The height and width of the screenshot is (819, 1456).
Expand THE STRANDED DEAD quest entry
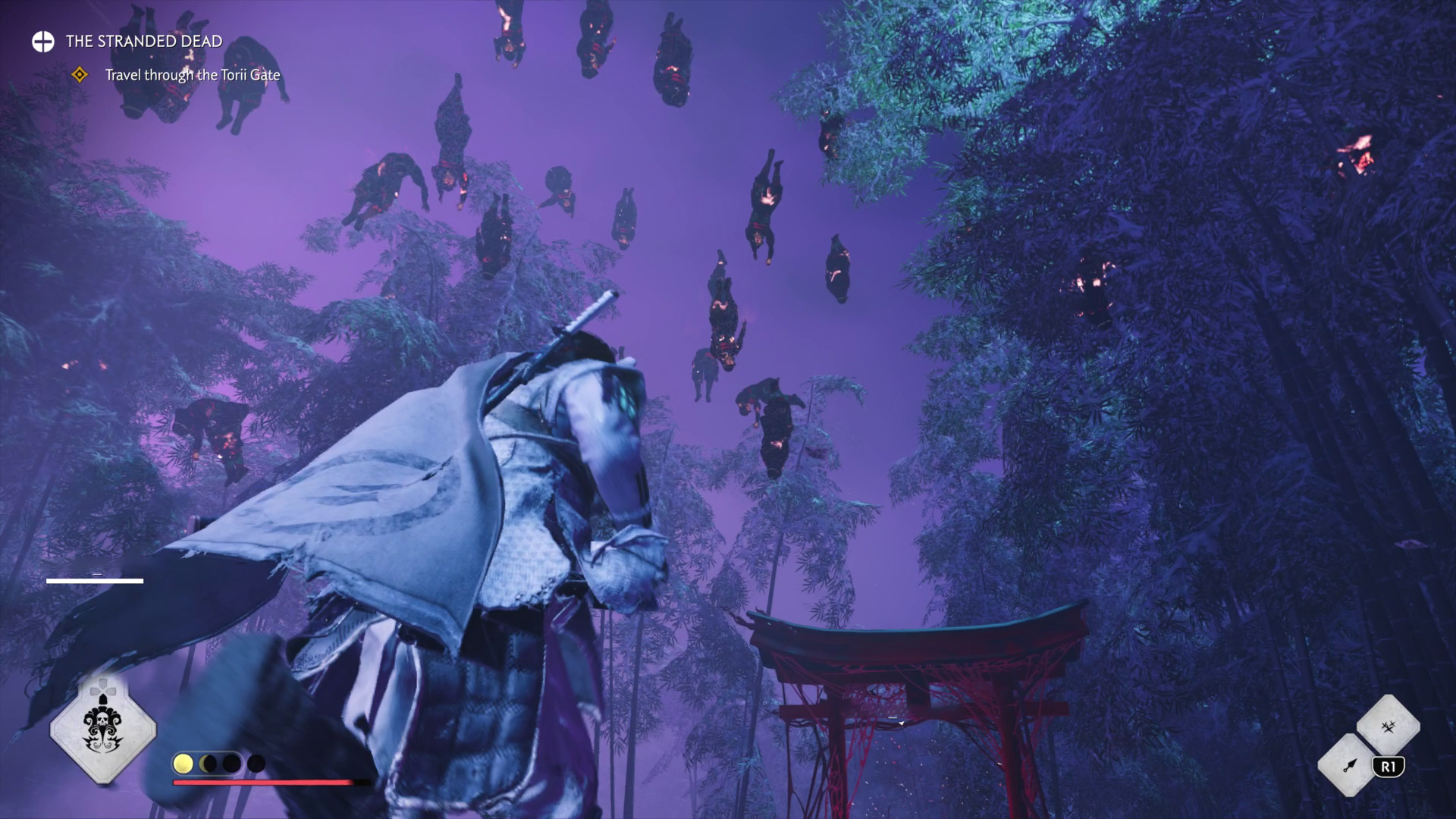(x=144, y=42)
